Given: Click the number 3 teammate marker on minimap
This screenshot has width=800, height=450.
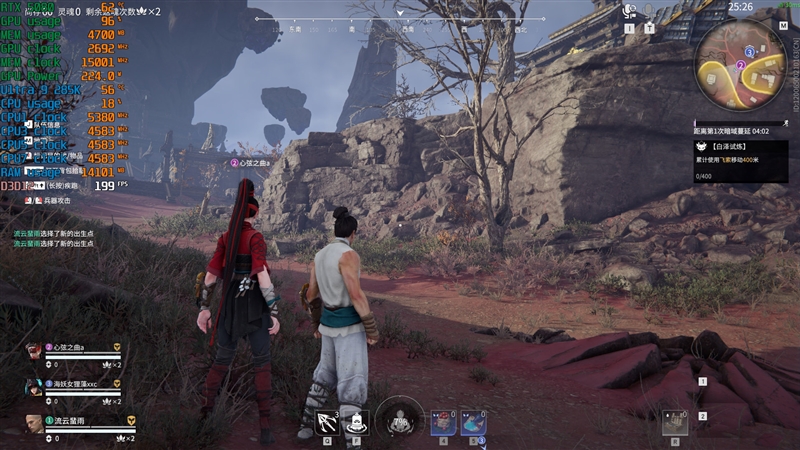Looking at the screenshot, I should pyautogui.click(x=750, y=51).
